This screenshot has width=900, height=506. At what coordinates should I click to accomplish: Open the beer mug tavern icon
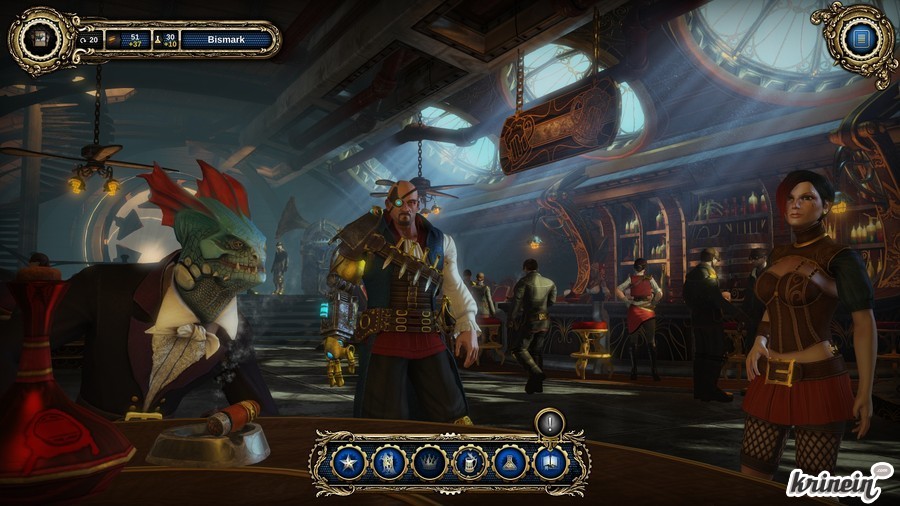(470, 462)
